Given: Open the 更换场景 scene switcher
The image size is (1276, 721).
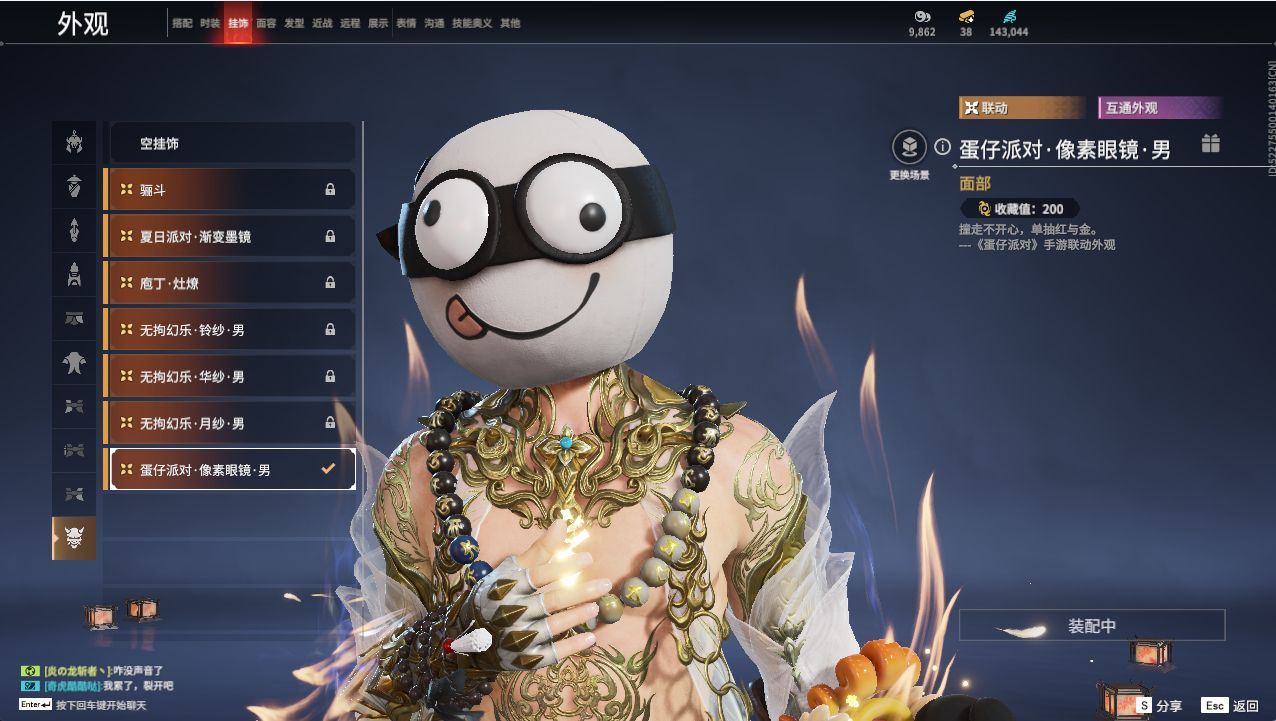Looking at the screenshot, I should pyautogui.click(x=909, y=150).
